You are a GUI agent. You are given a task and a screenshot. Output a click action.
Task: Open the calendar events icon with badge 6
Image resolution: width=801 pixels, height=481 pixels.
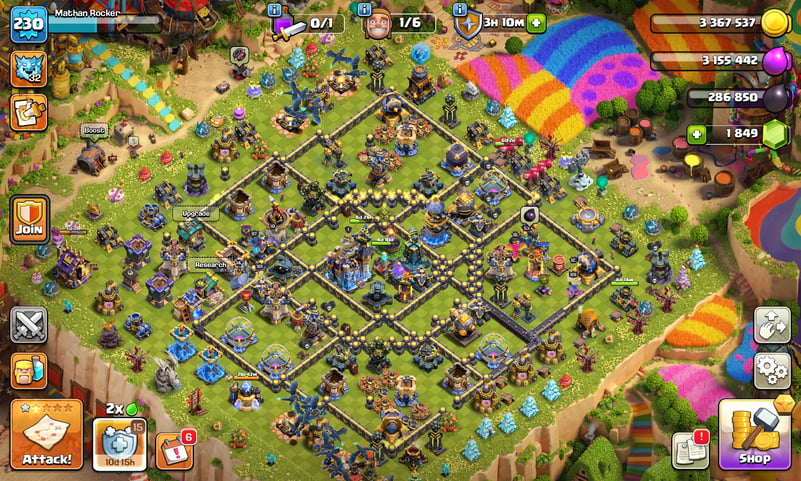click(175, 449)
